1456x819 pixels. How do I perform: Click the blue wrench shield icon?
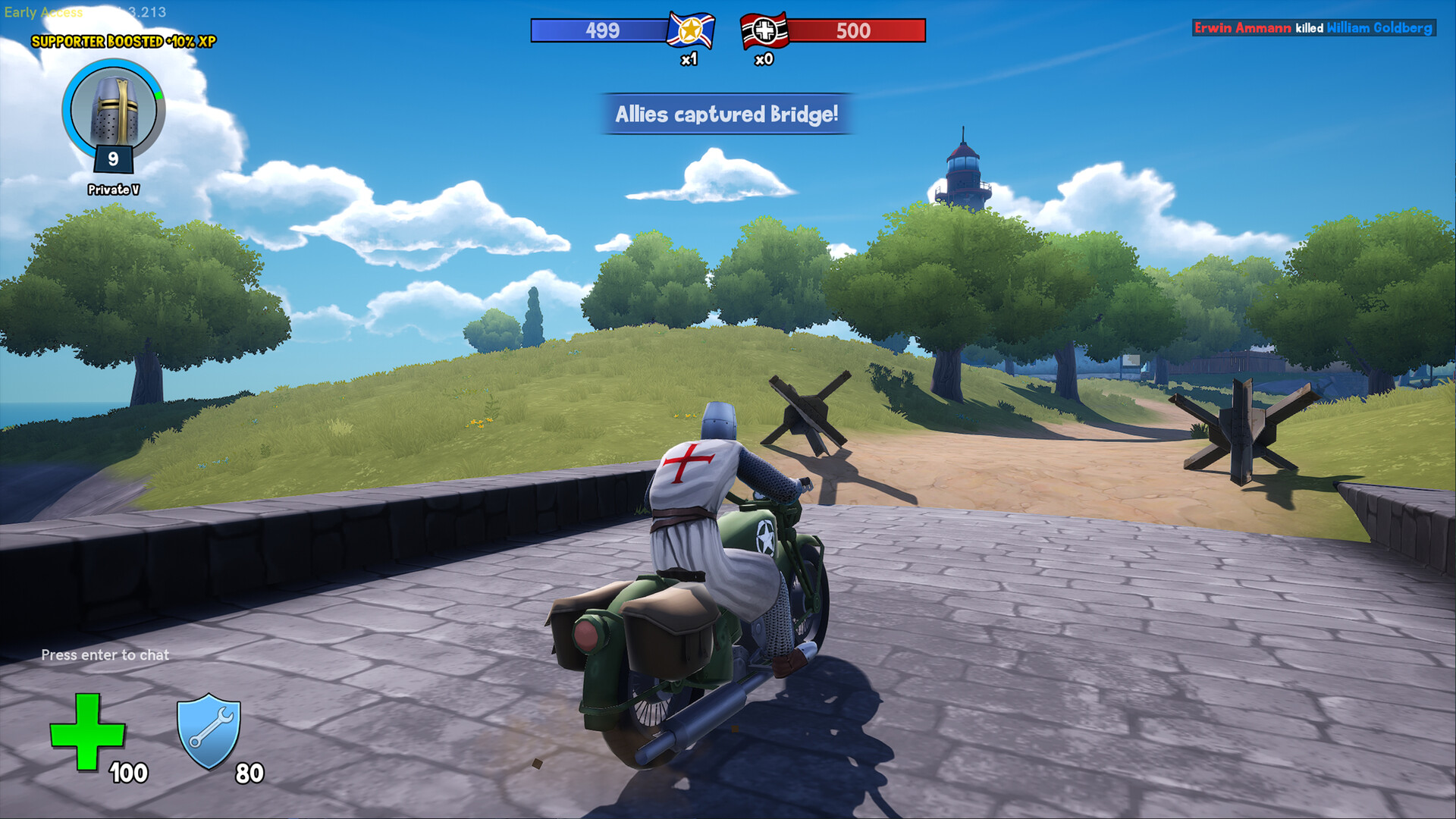pos(209,730)
